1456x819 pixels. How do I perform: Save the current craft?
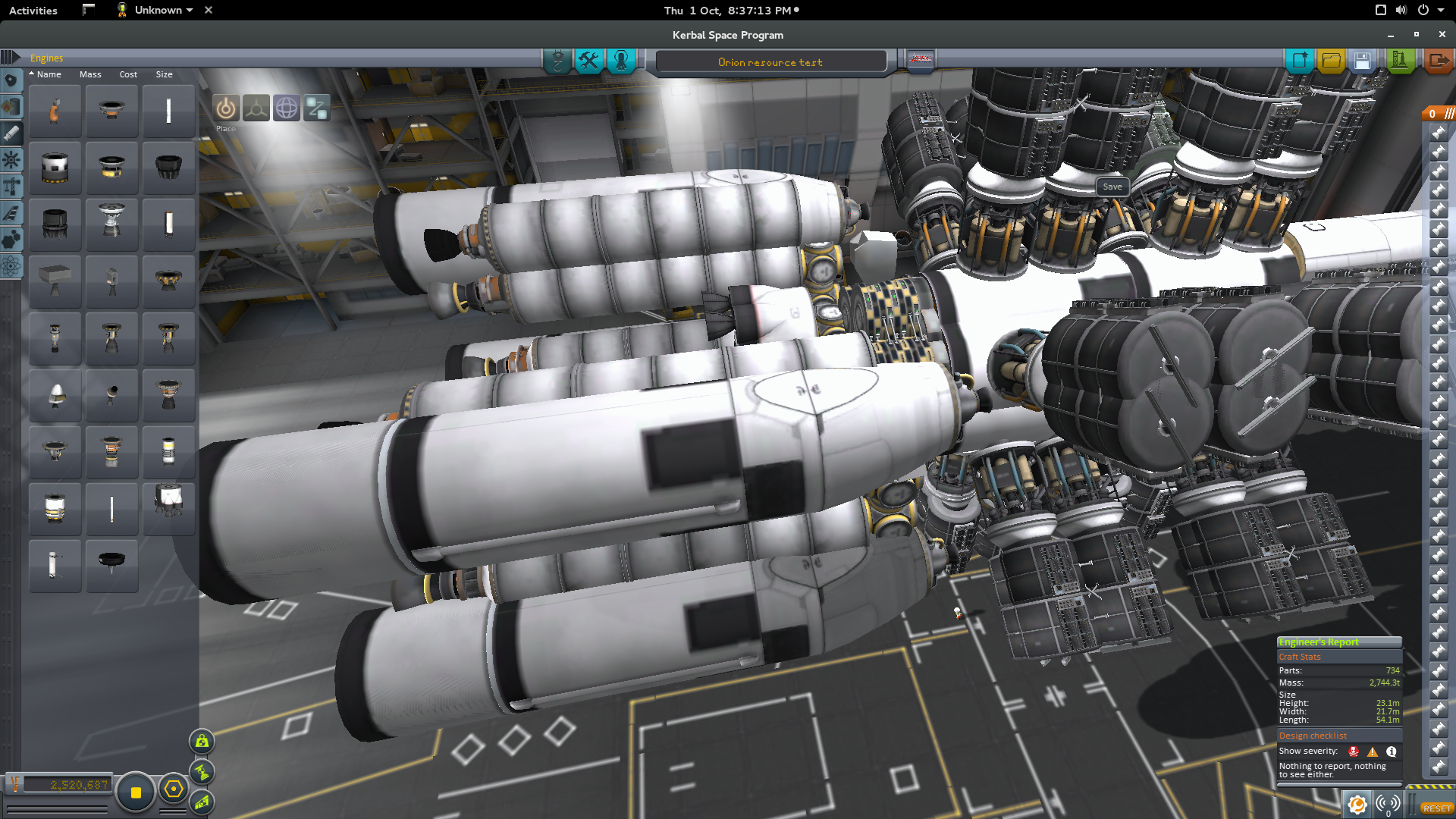click(x=1362, y=61)
